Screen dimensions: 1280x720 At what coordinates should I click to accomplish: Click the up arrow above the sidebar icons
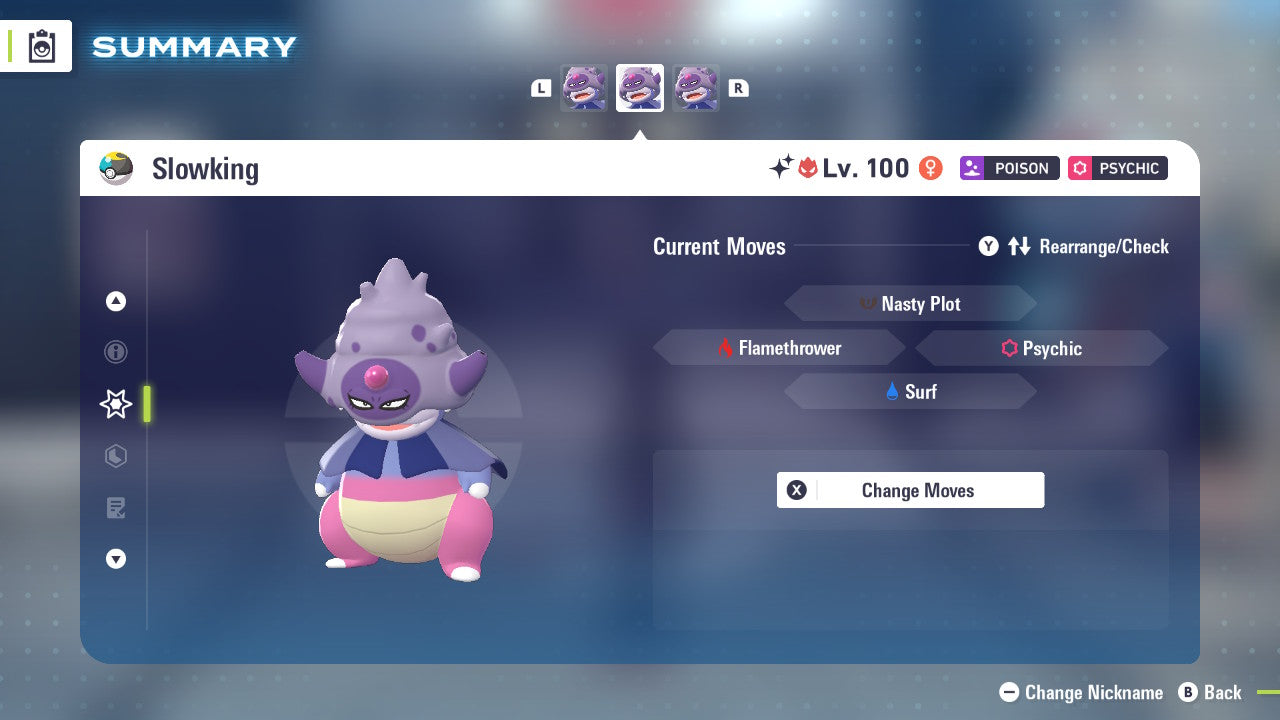pyautogui.click(x=115, y=301)
